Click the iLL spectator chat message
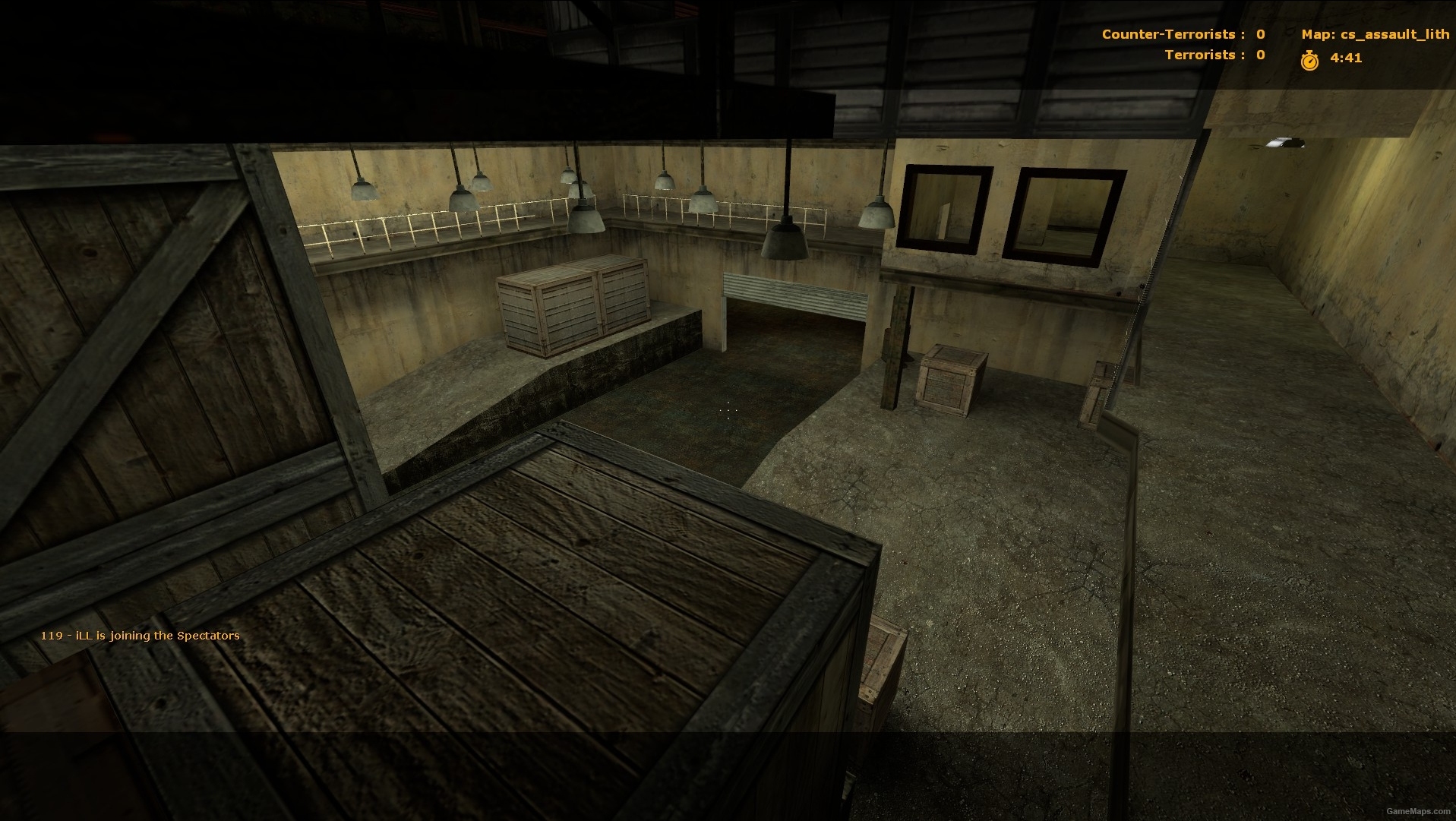 [141, 636]
